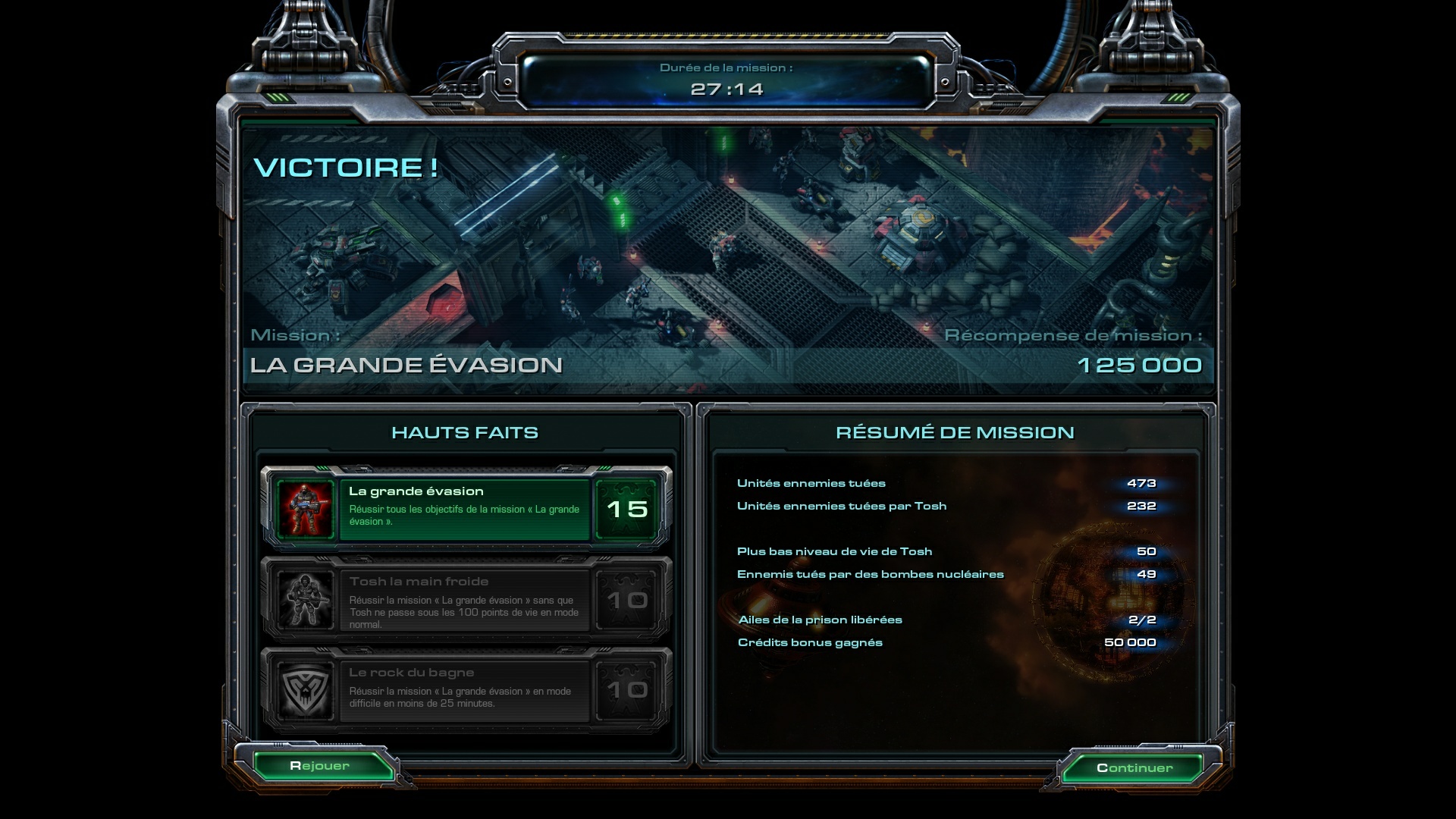The image size is (1456, 819).
Task: Click the Continuer button
Action: pos(1134,767)
